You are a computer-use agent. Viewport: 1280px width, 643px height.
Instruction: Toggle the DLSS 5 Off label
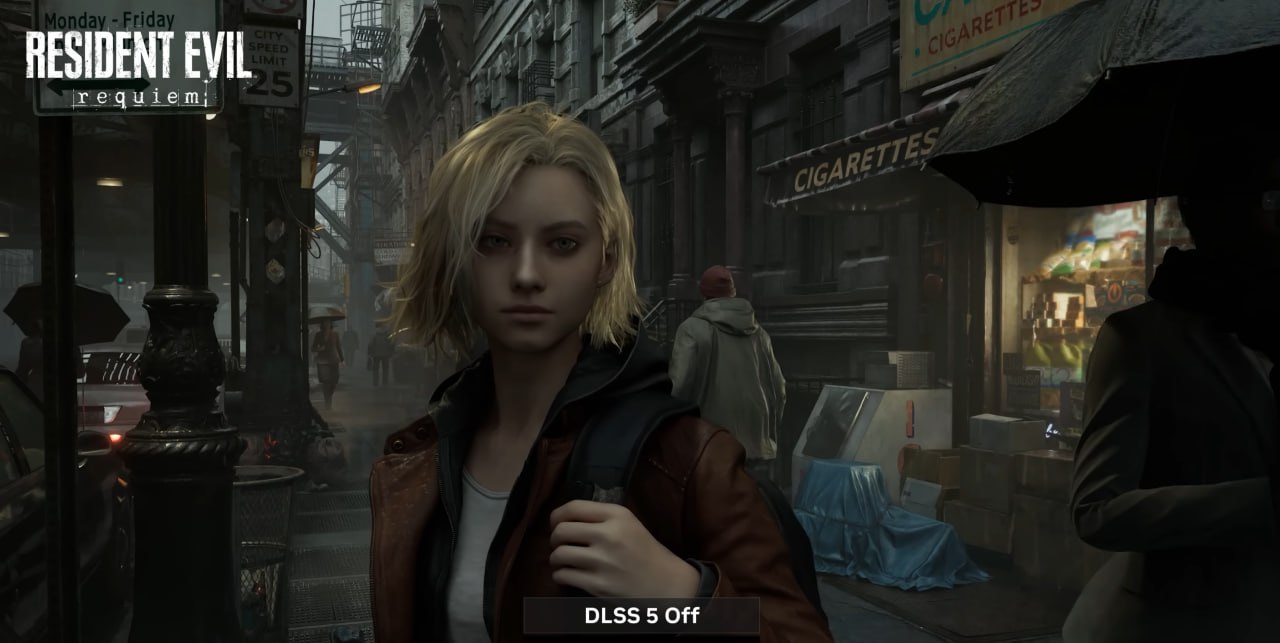click(x=641, y=616)
